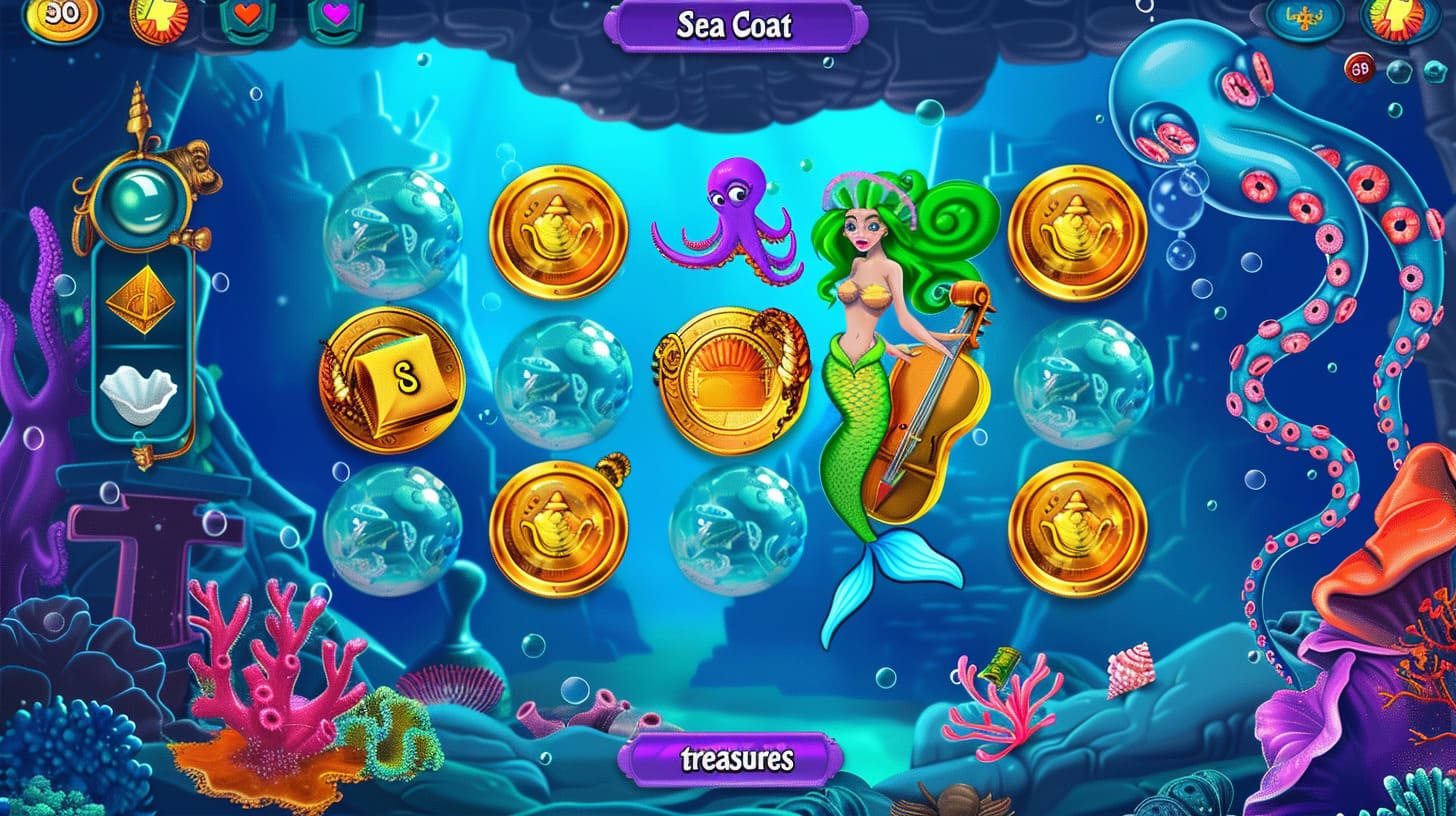Toggle the red heart shield badge
1456x816 pixels.
245,15
